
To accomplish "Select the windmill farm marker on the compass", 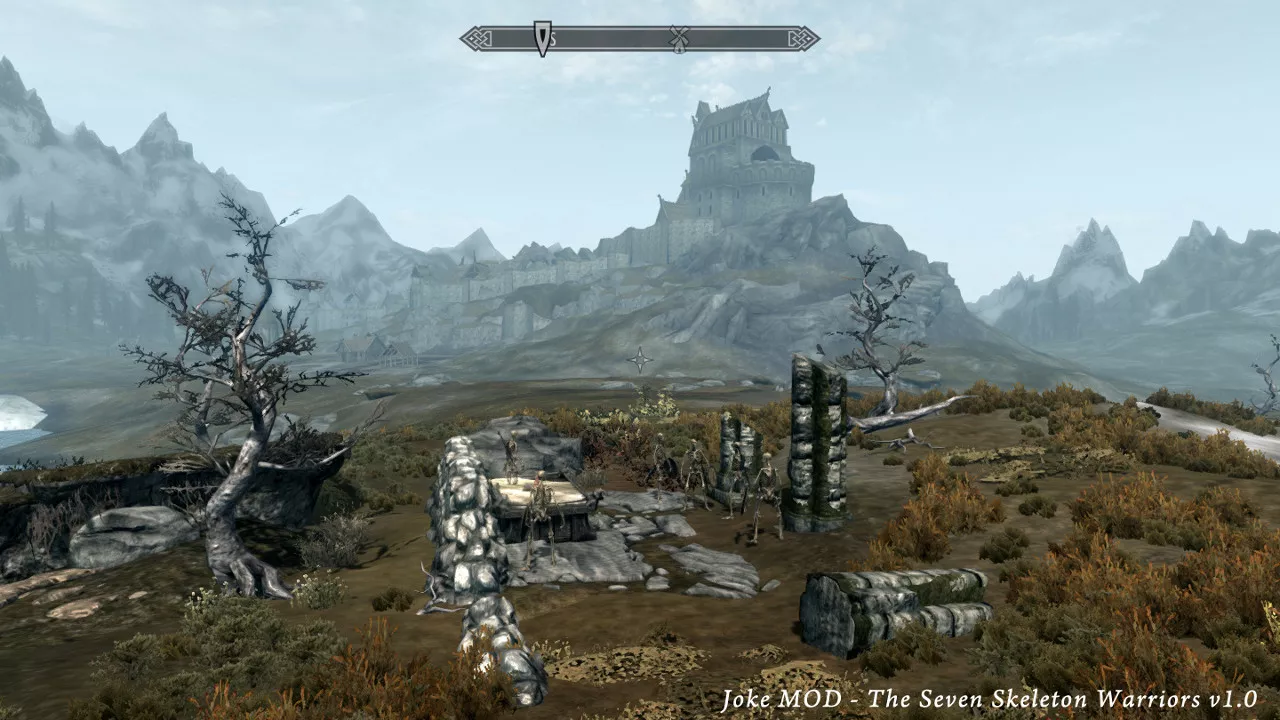I will (x=679, y=39).
